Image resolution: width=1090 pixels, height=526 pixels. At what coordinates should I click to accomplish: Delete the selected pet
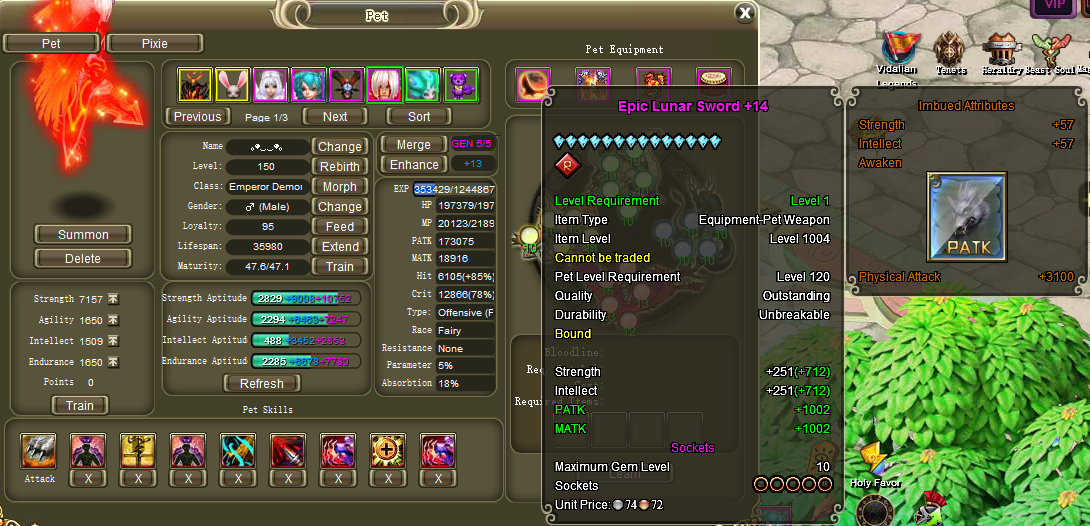(x=83, y=258)
